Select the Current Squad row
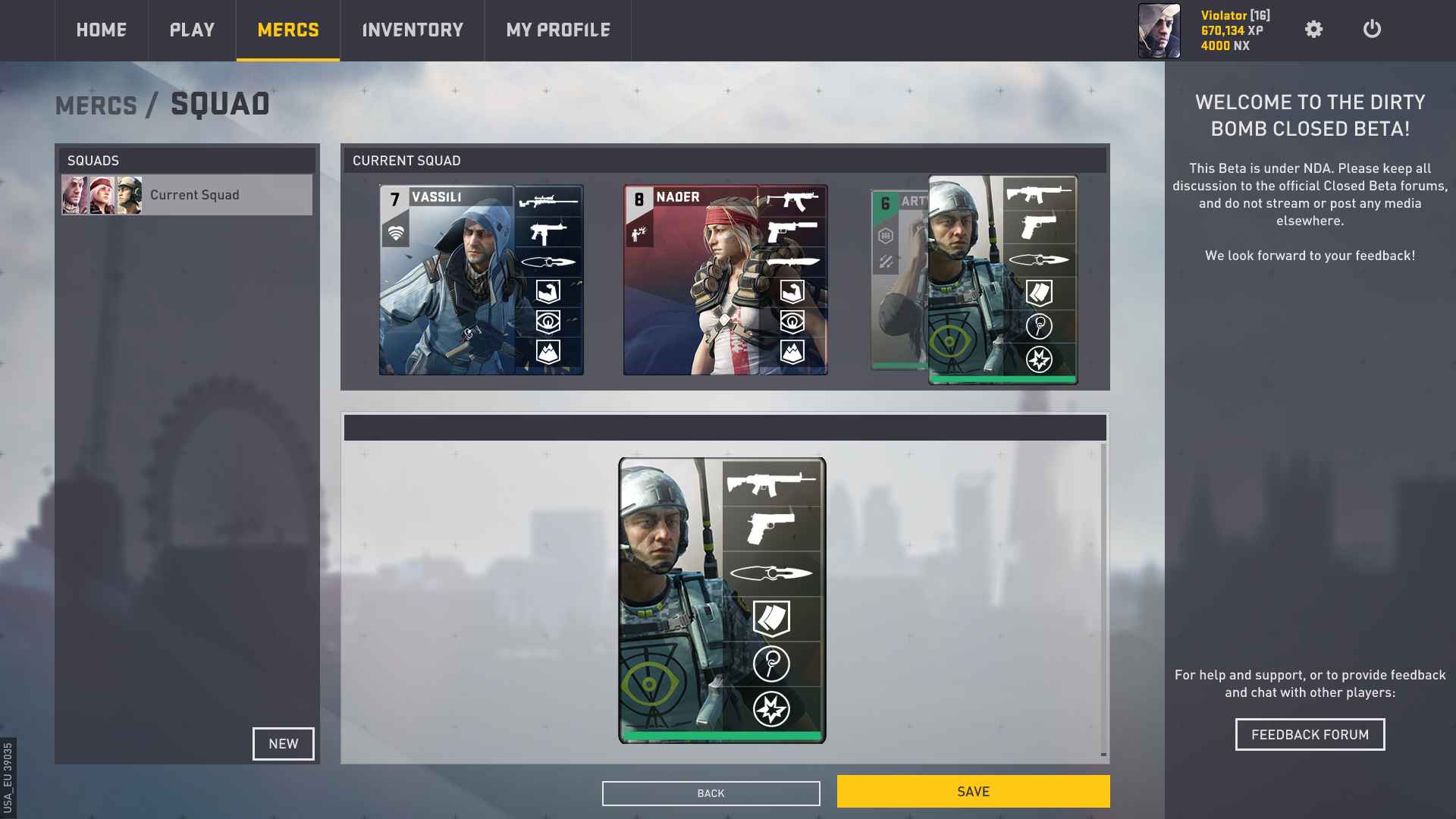Viewport: 1456px width, 819px height. pos(187,195)
